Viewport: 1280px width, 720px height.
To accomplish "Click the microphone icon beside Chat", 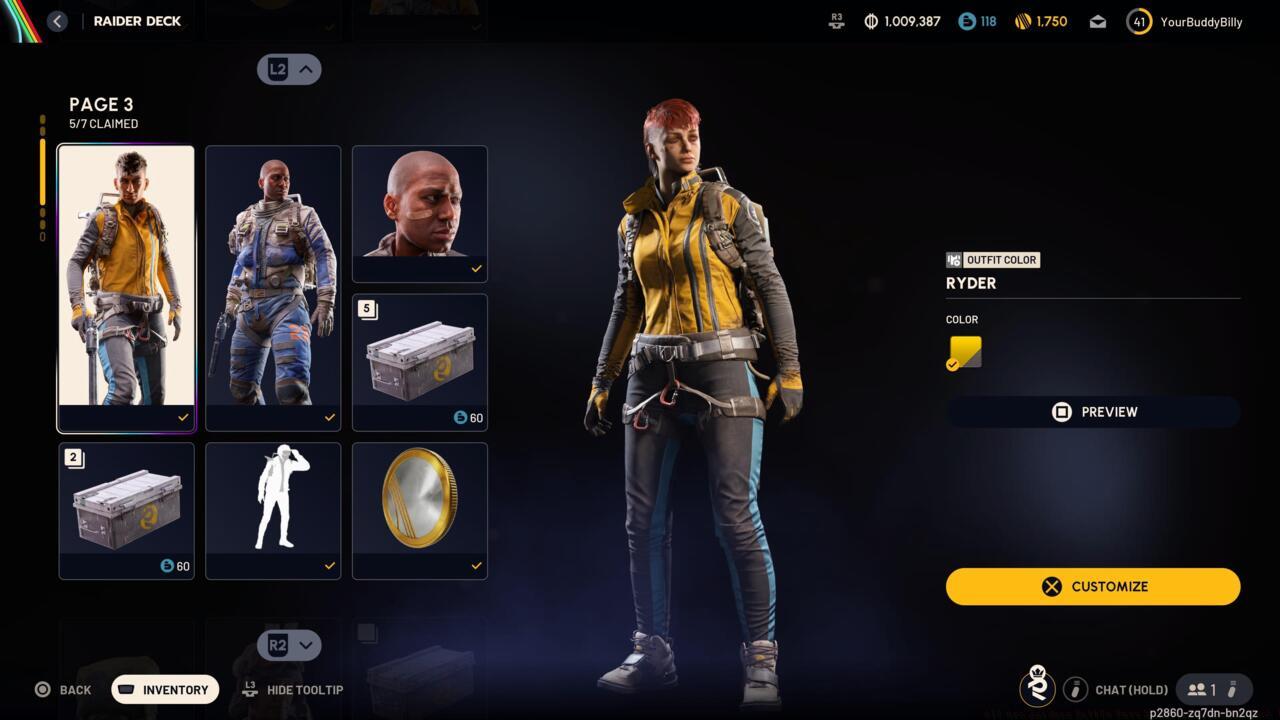I will tap(1075, 689).
